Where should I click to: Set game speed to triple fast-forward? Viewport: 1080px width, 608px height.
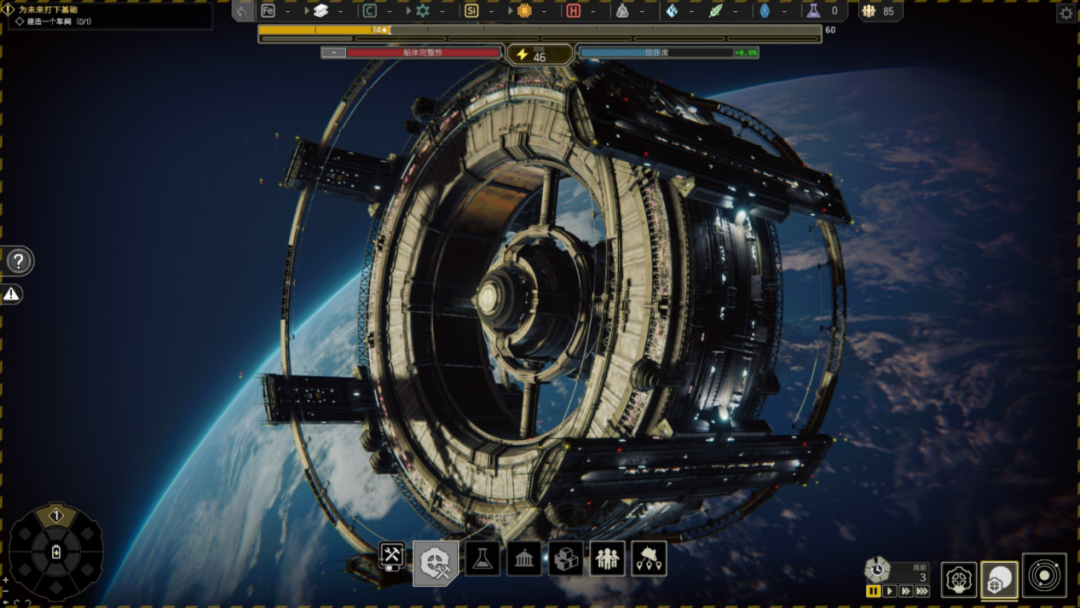[922, 592]
